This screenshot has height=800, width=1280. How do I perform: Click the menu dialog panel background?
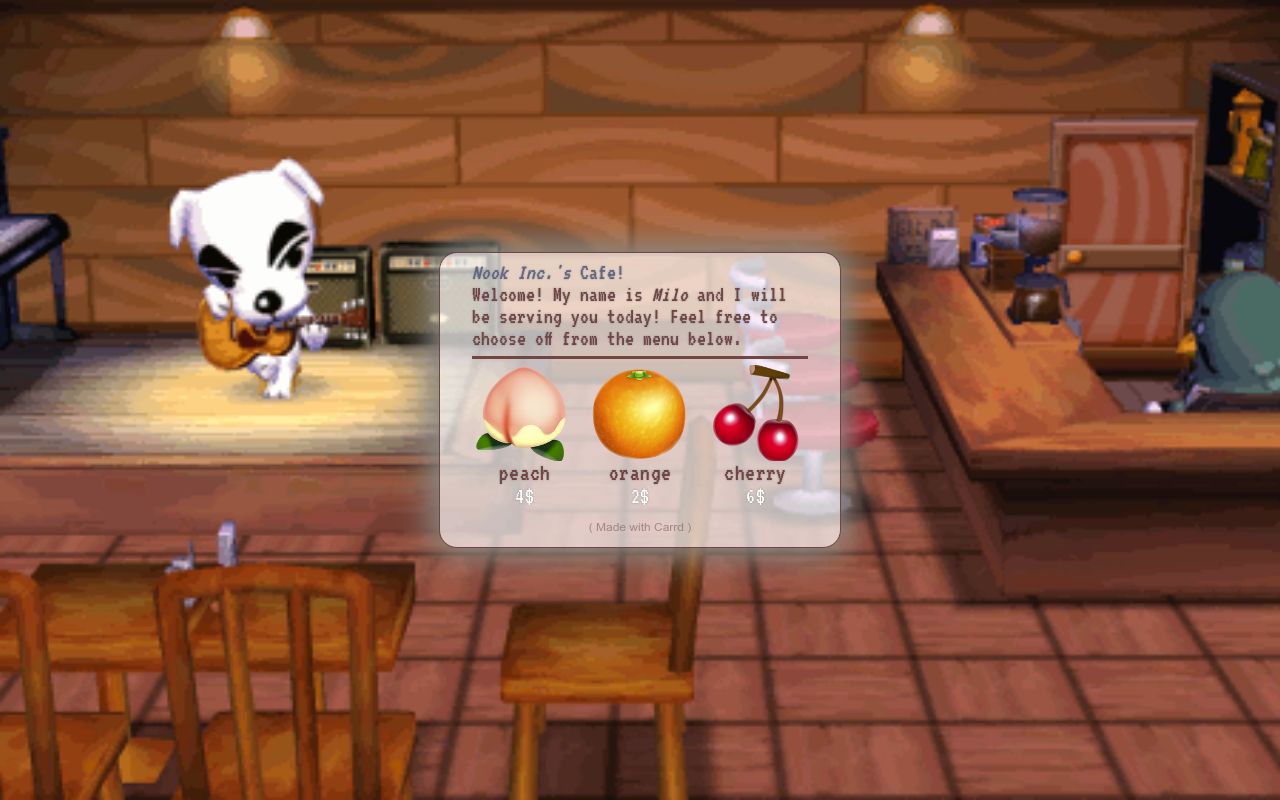click(639, 510)
